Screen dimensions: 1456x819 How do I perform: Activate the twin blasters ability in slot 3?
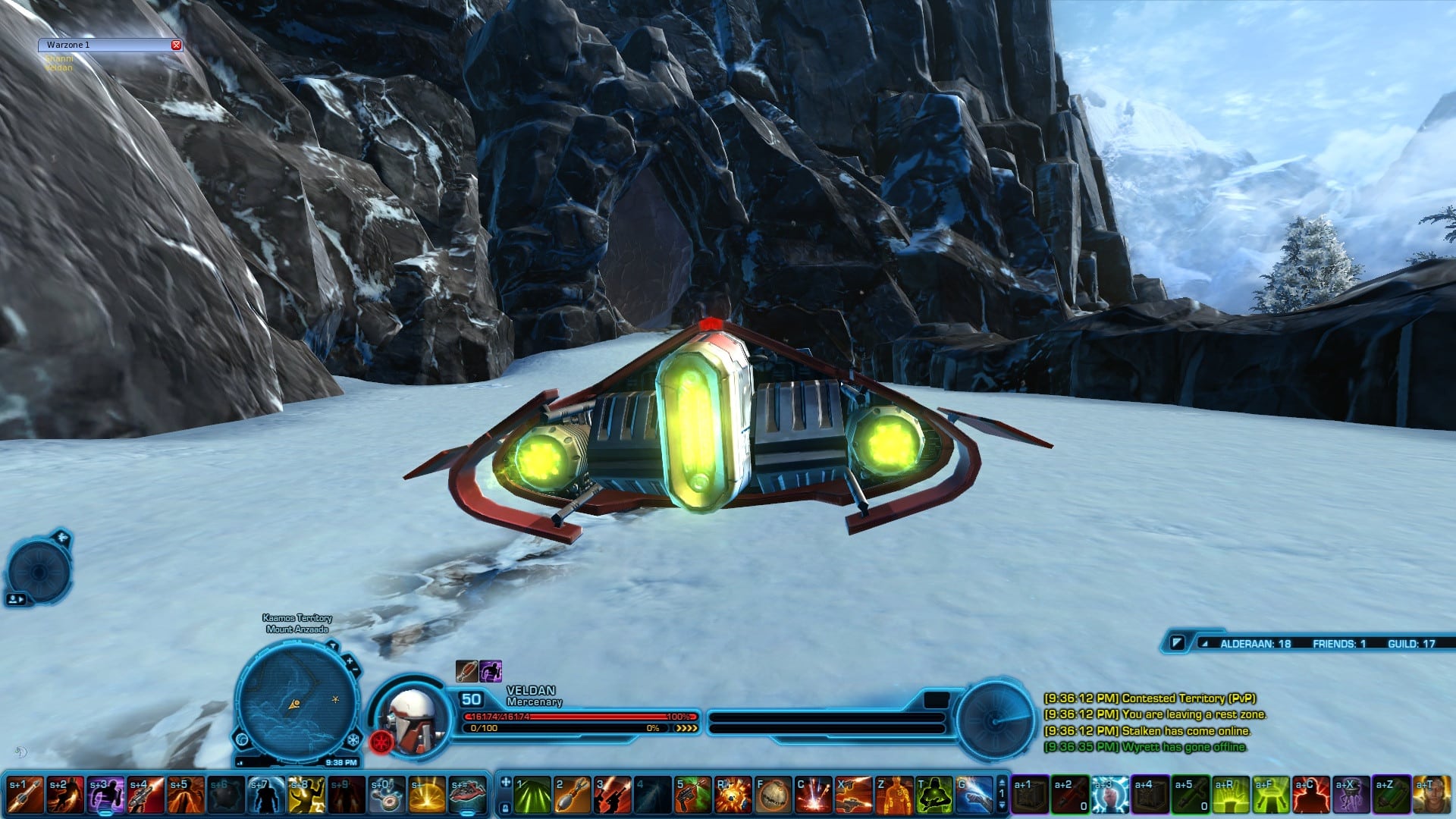613,795
